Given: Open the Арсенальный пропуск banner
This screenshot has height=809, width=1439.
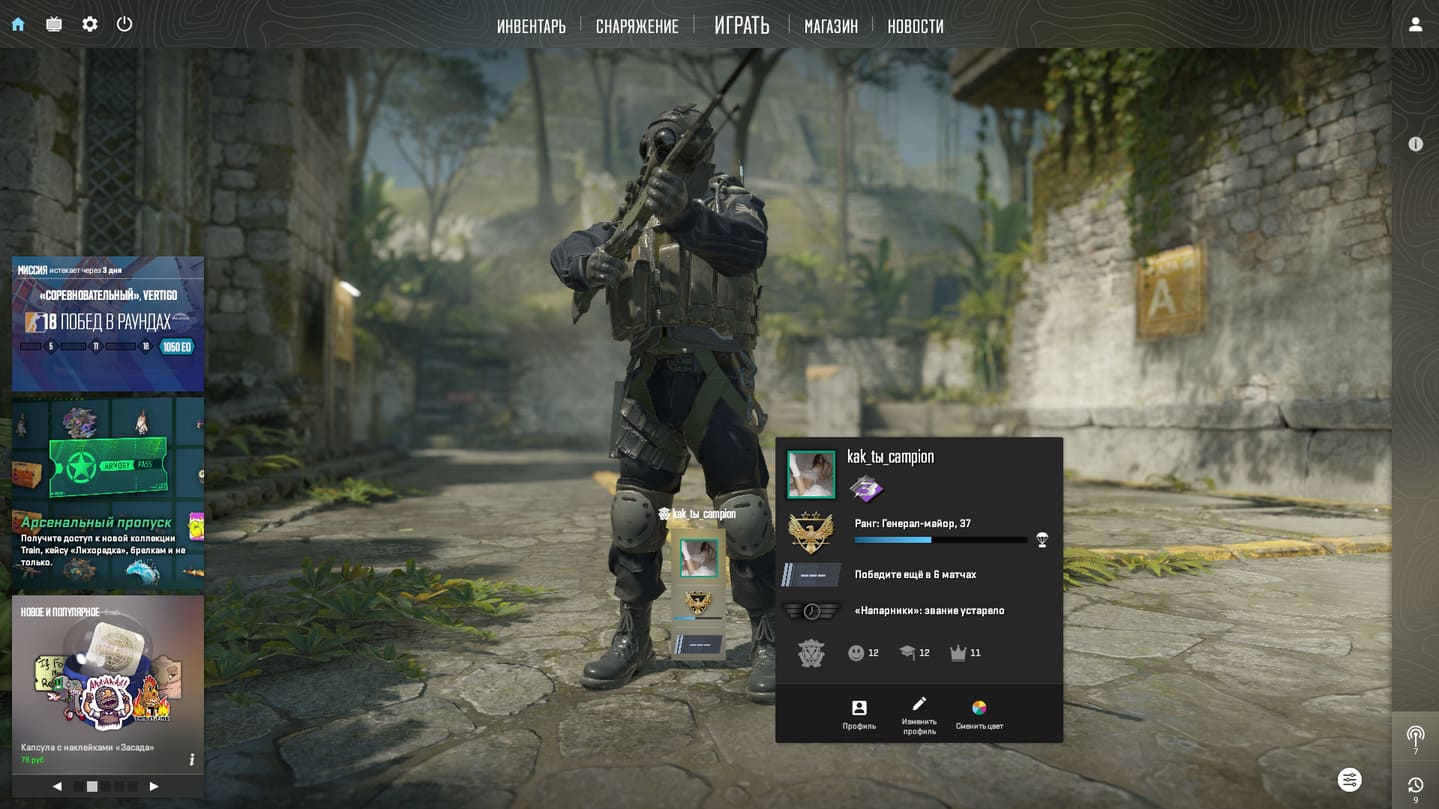Looking at the screenshot, I should [108, 492].
